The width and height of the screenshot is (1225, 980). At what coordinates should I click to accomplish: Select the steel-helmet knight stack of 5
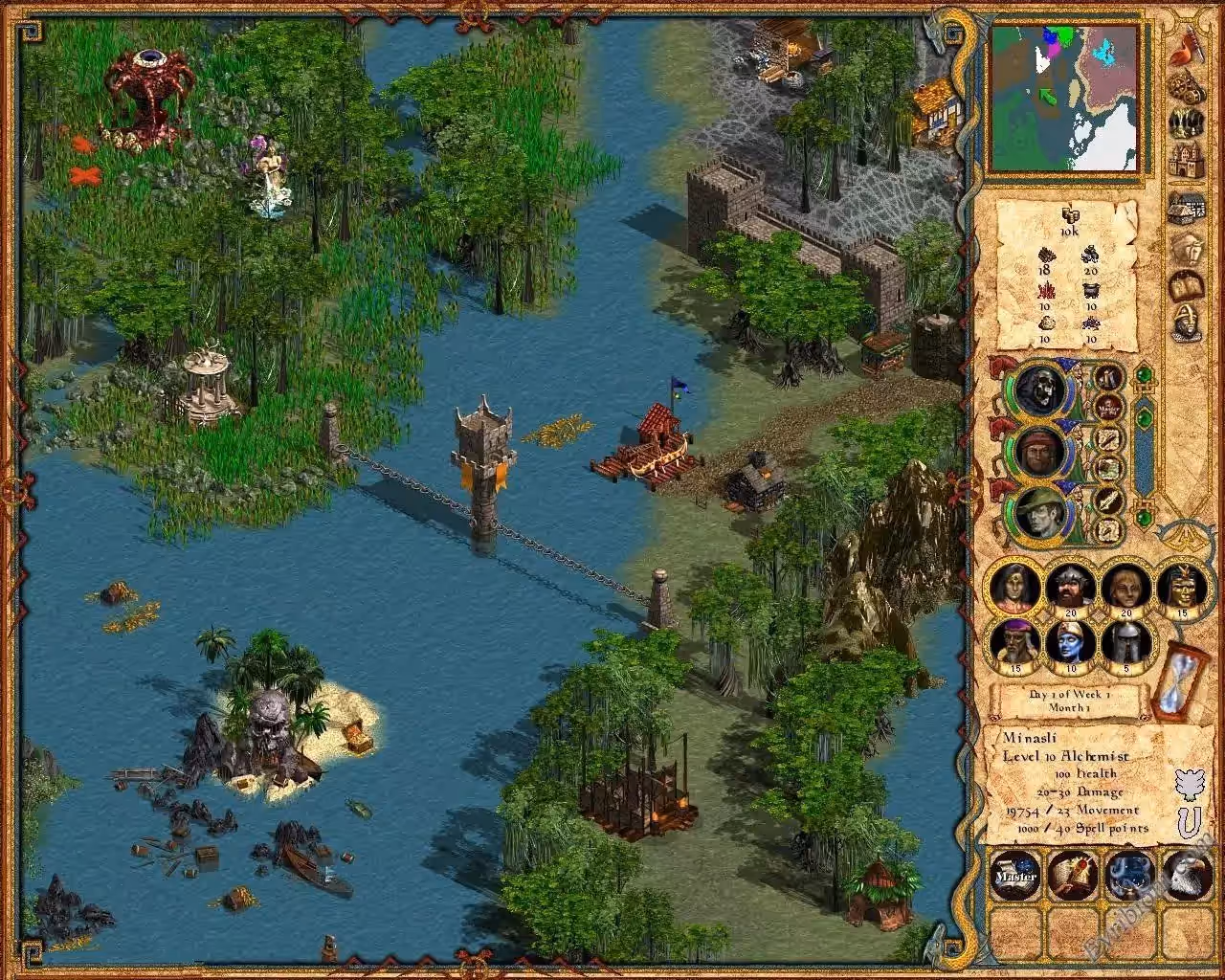(1126, 644)
